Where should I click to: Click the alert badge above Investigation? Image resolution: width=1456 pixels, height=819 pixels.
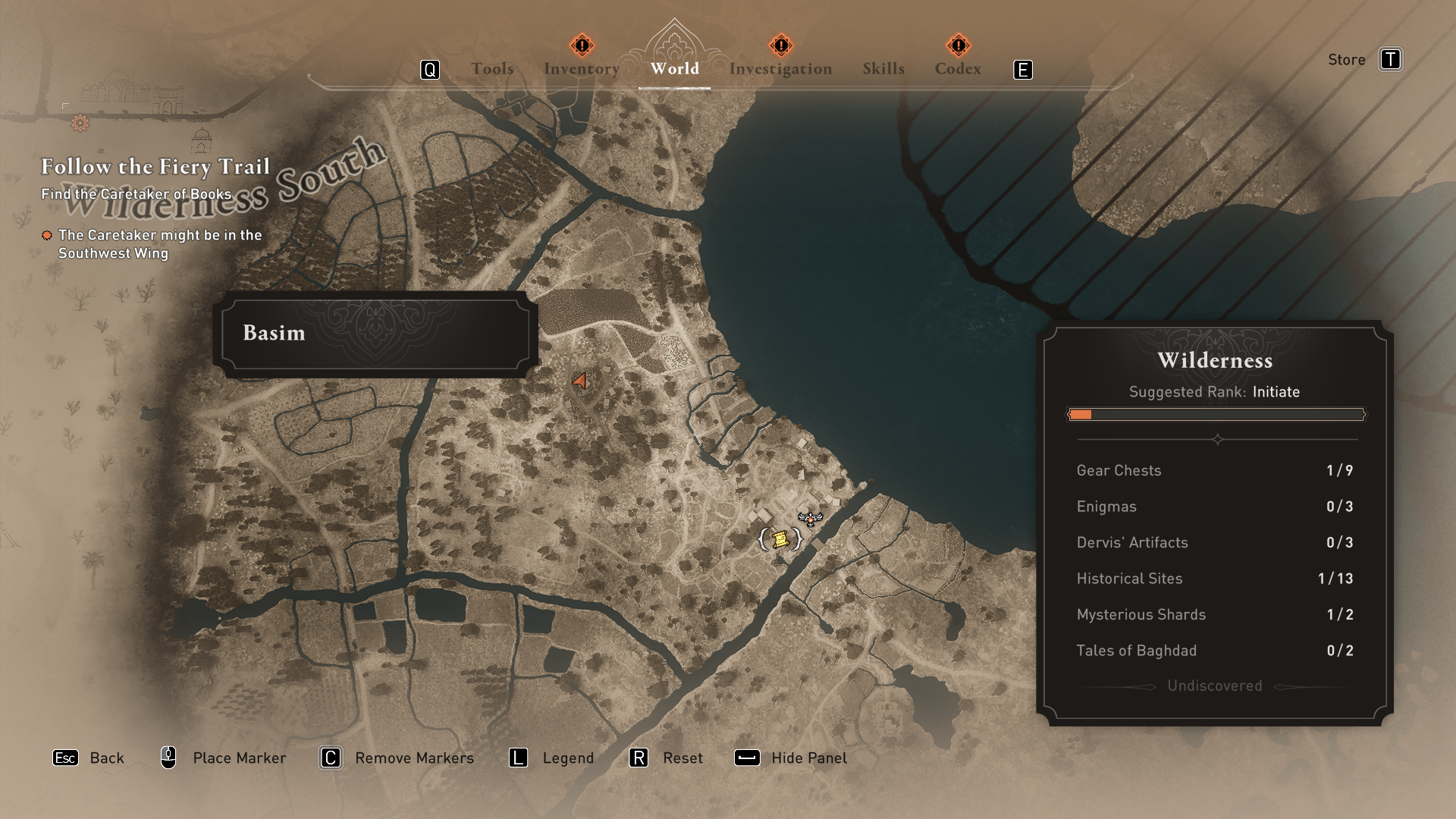pos(780,45)
